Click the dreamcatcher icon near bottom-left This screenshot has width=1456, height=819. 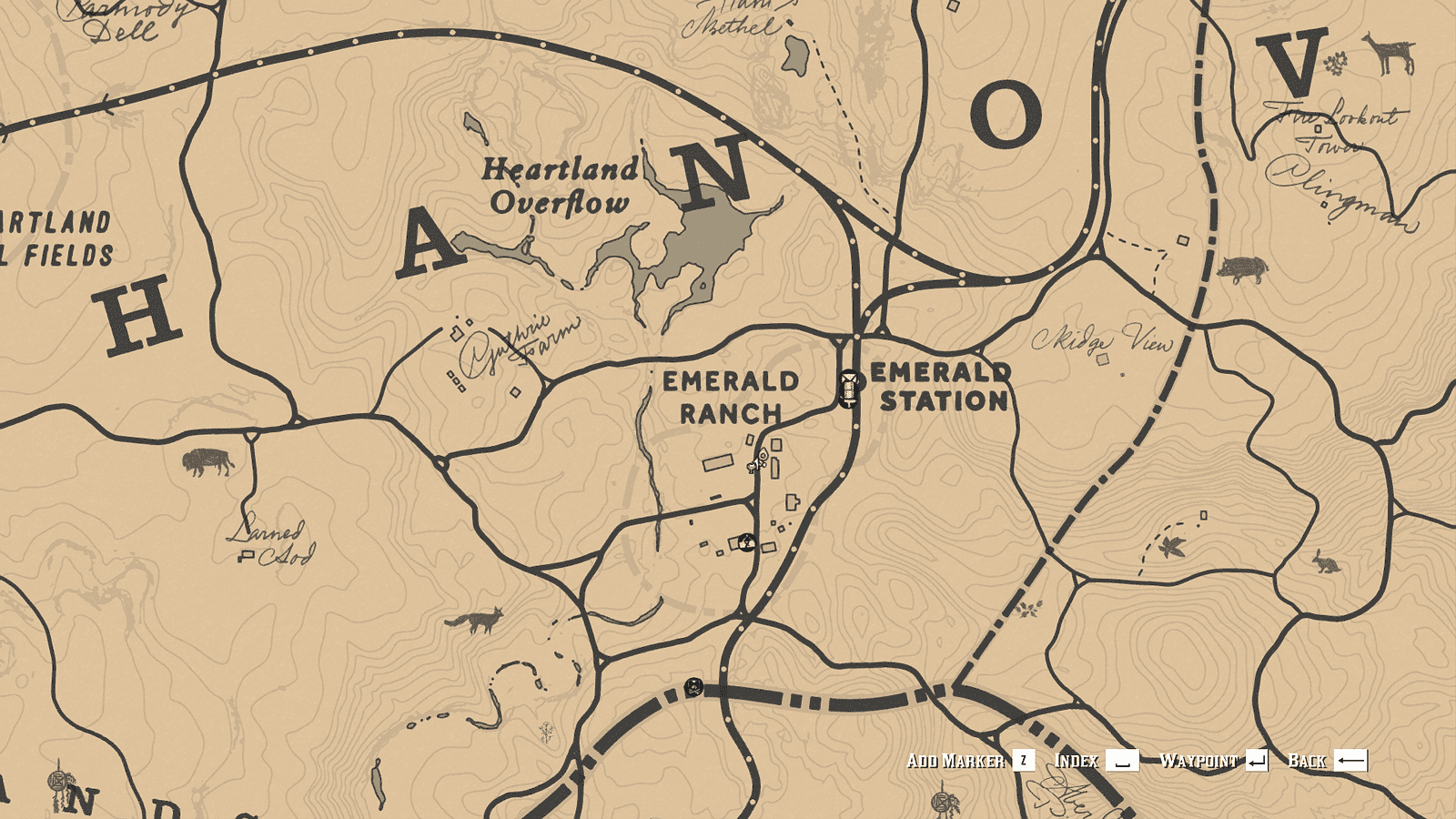pos(55,781)
